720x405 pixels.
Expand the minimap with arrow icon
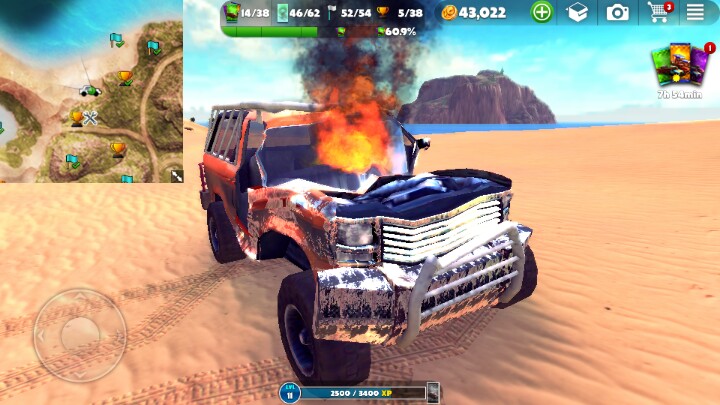pos(176,175)
